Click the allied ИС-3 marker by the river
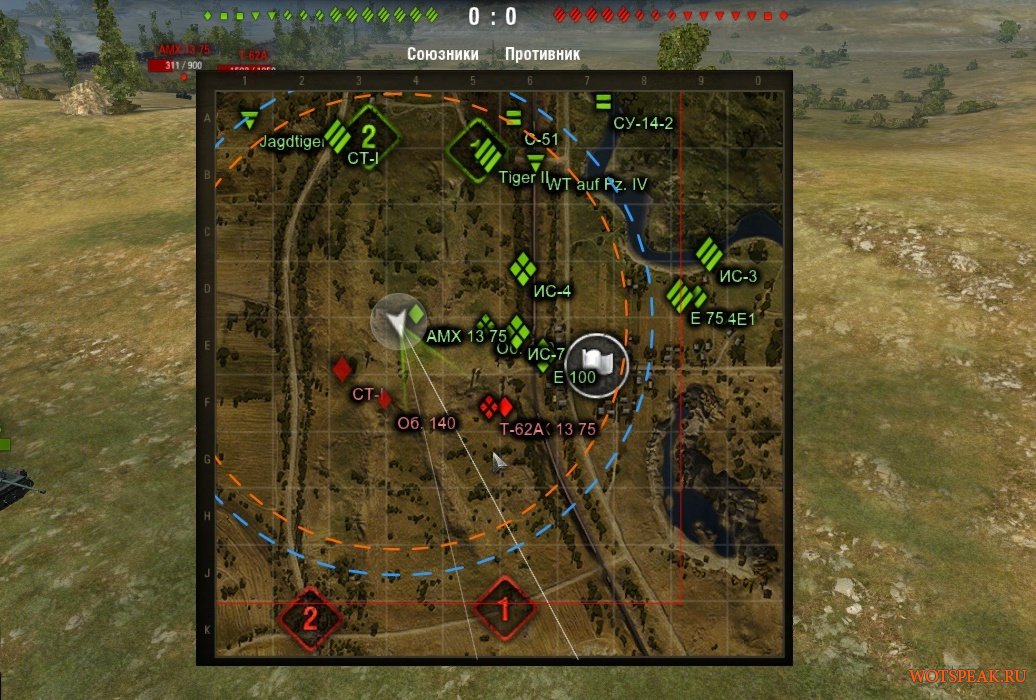Viewport: 1036px width, 700px height. [x=709, y=253]
